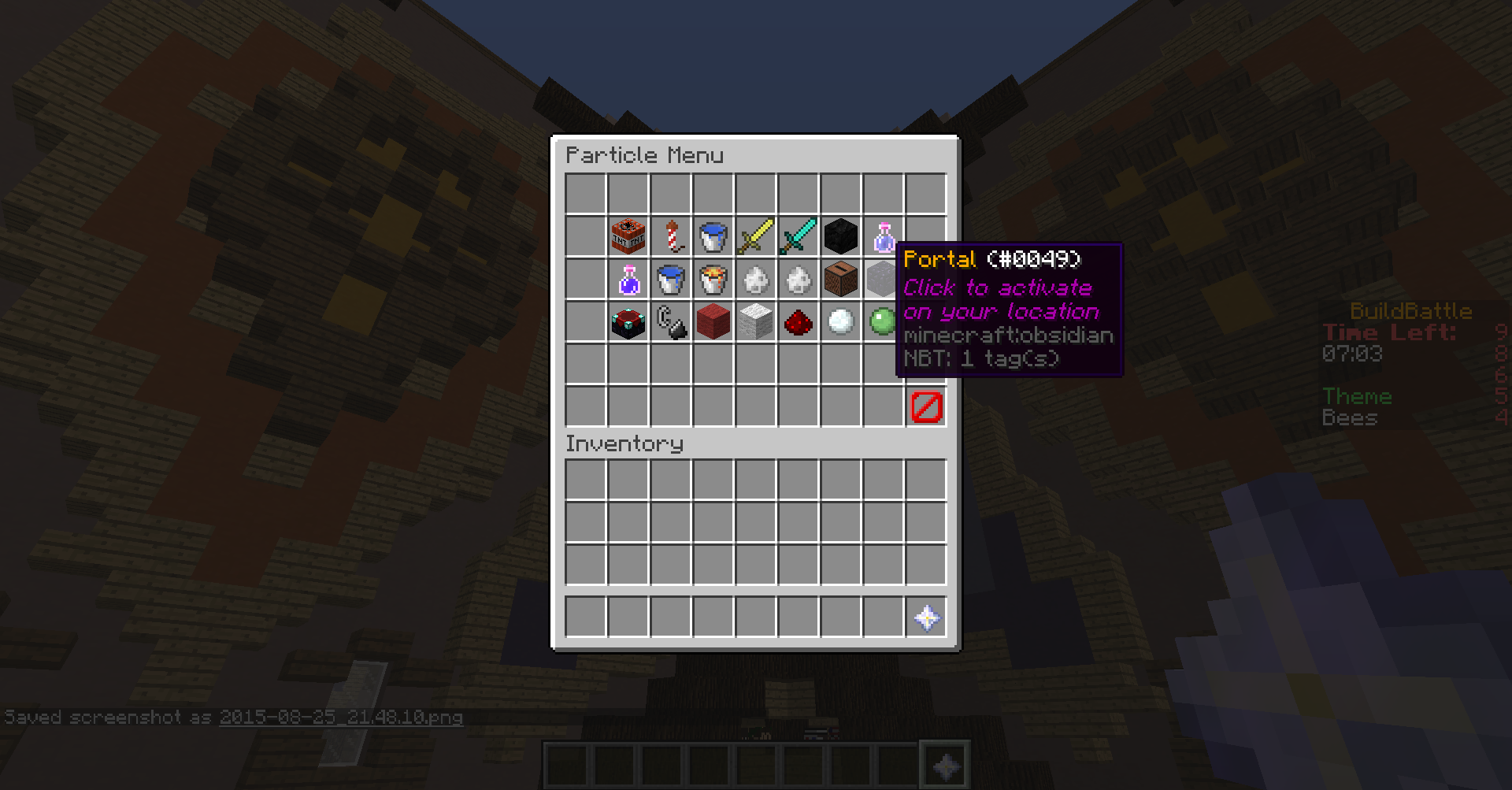Screen dimensions: 1512x790
Task: Select the end portal frame particle
Action: click(628, 321)
